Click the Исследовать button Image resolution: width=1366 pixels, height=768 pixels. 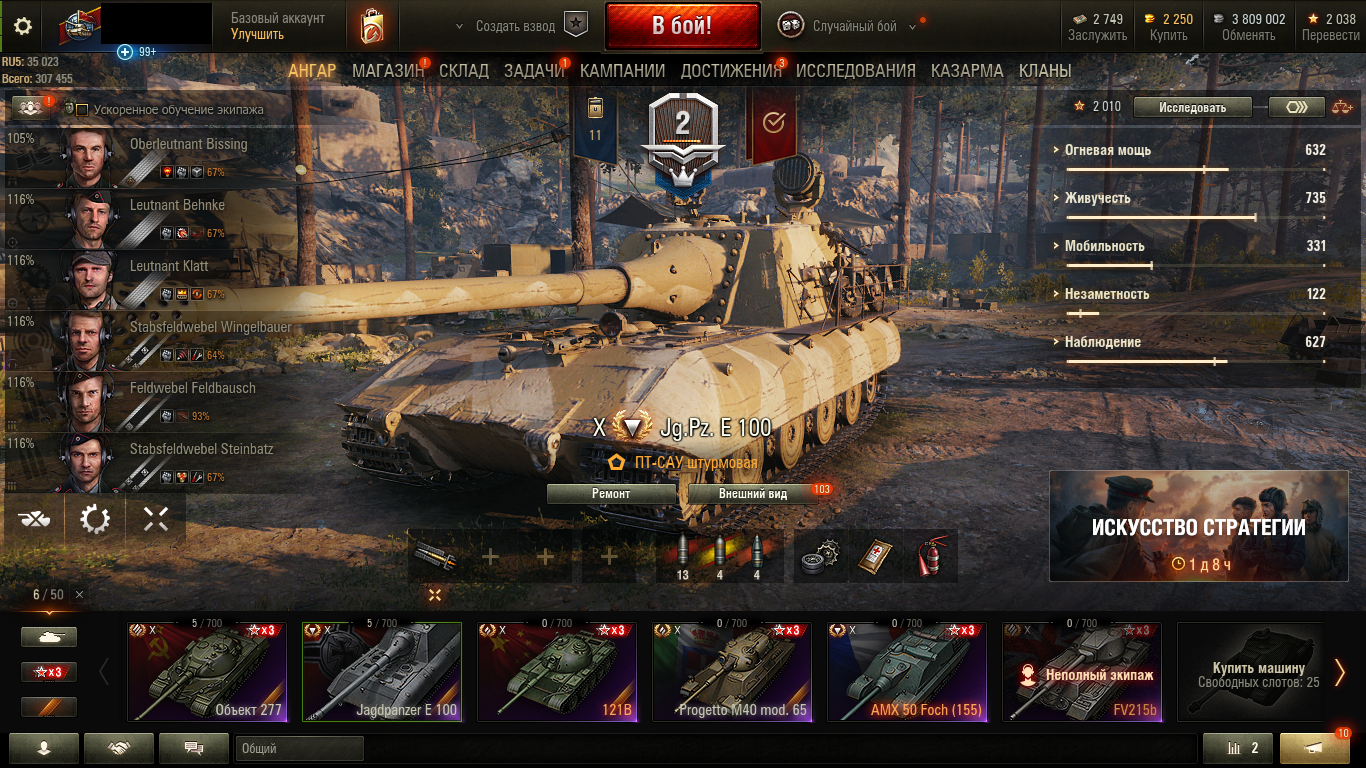coord(1192,107)
